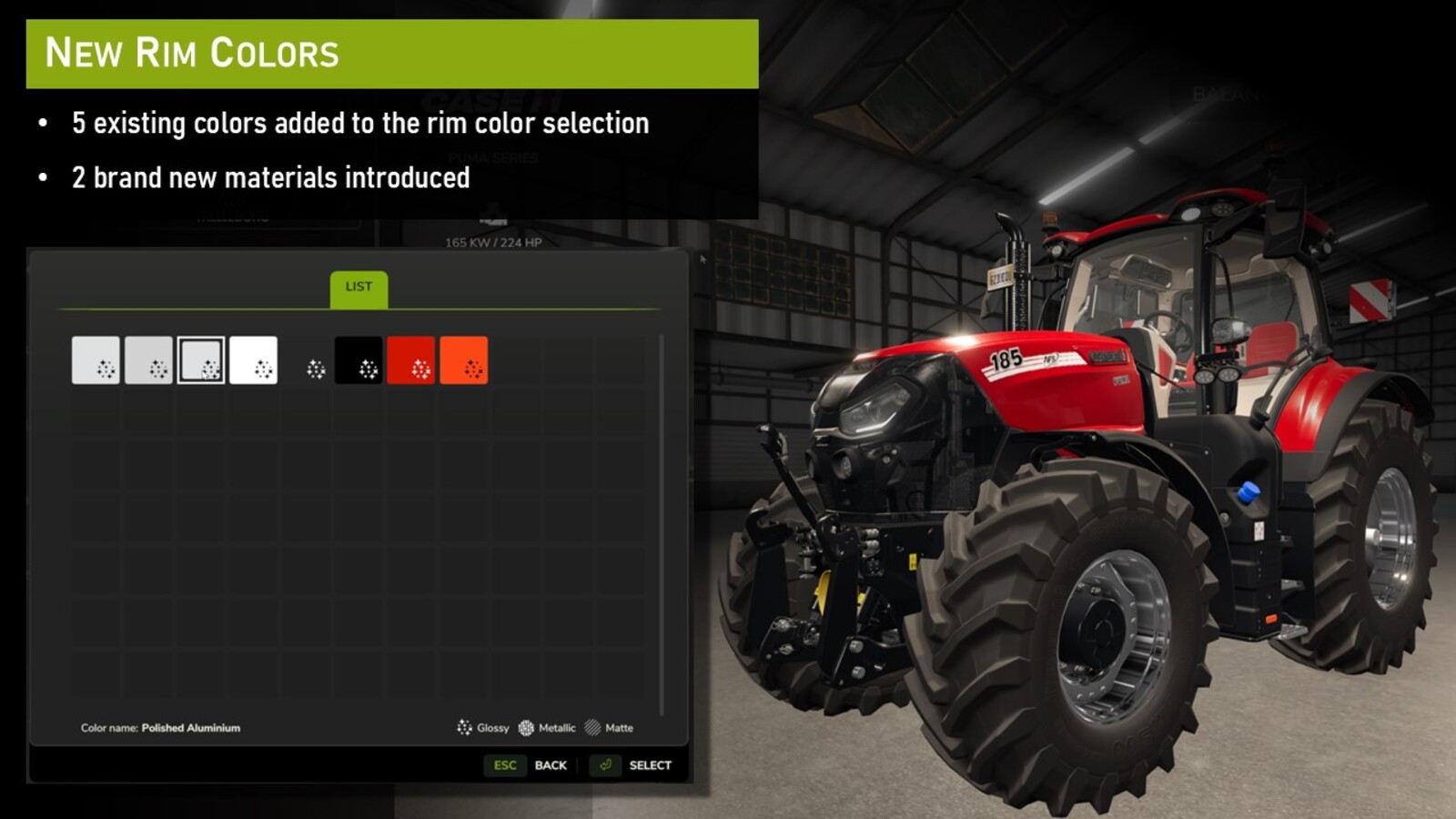Pick the red rim color swatch

[411, 361]
